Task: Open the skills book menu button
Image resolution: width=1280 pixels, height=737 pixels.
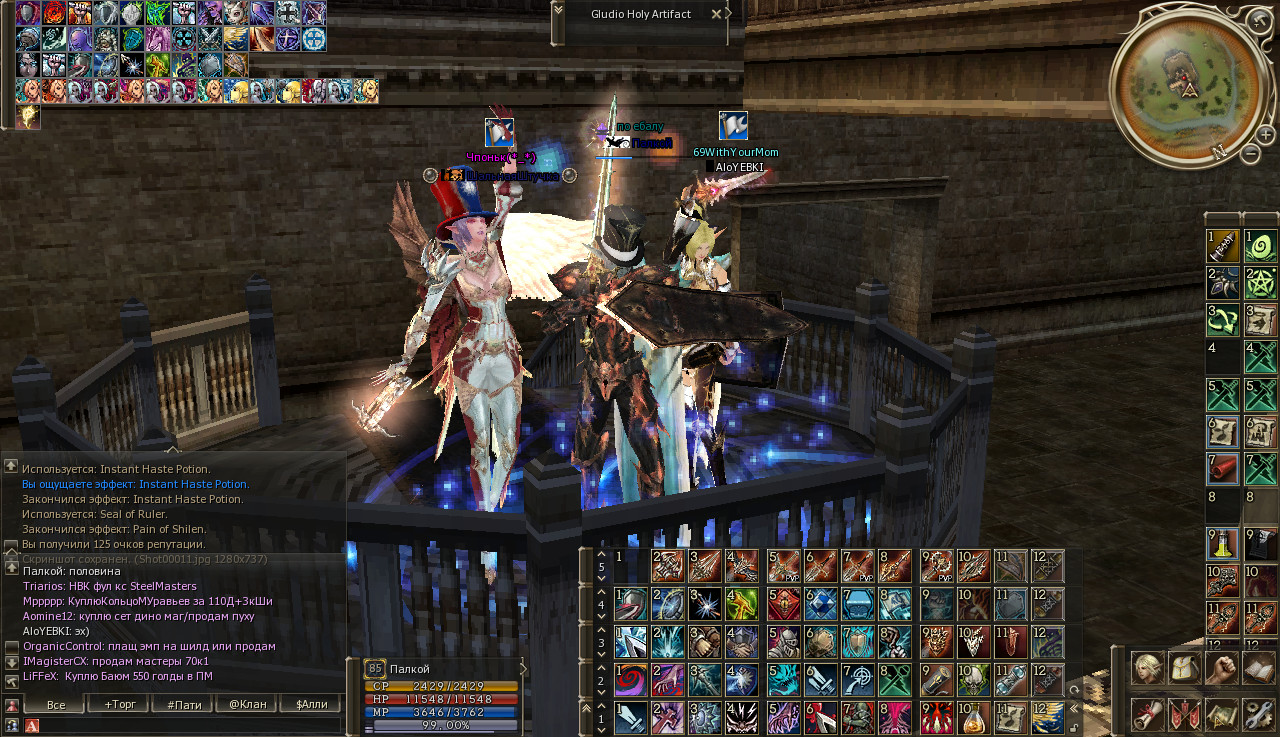Action: coord(1258,668)
